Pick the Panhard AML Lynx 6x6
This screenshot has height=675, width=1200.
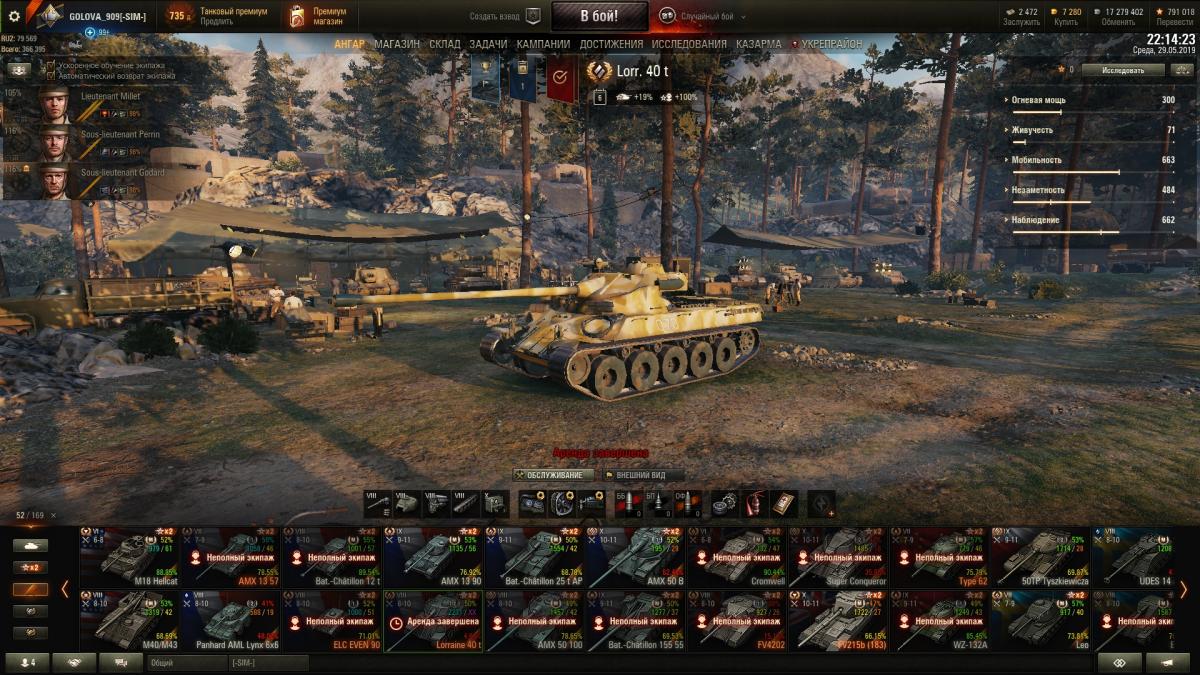point(230,620)
